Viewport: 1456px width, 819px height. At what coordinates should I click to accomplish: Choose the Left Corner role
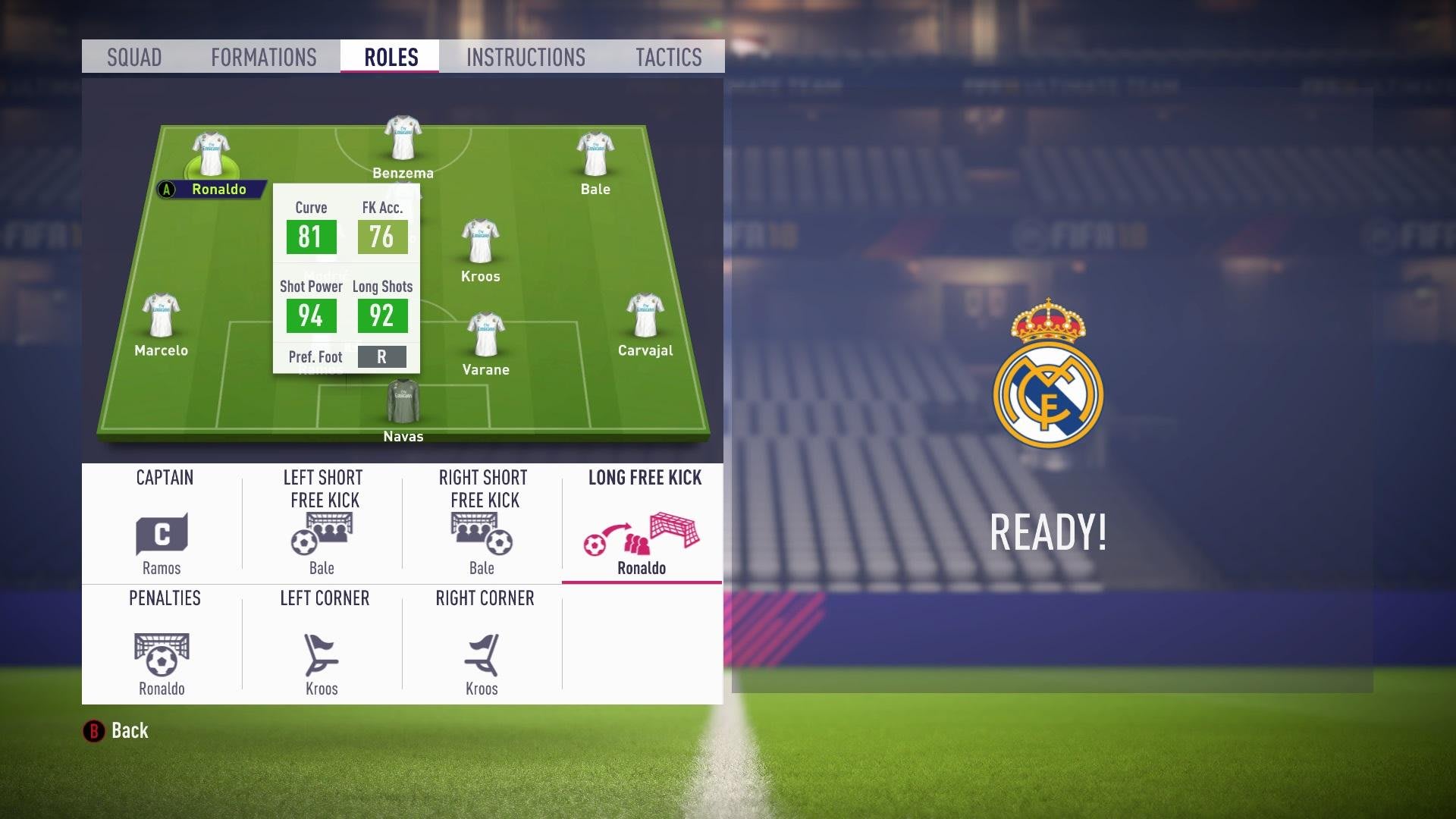(x=322, y=645)
